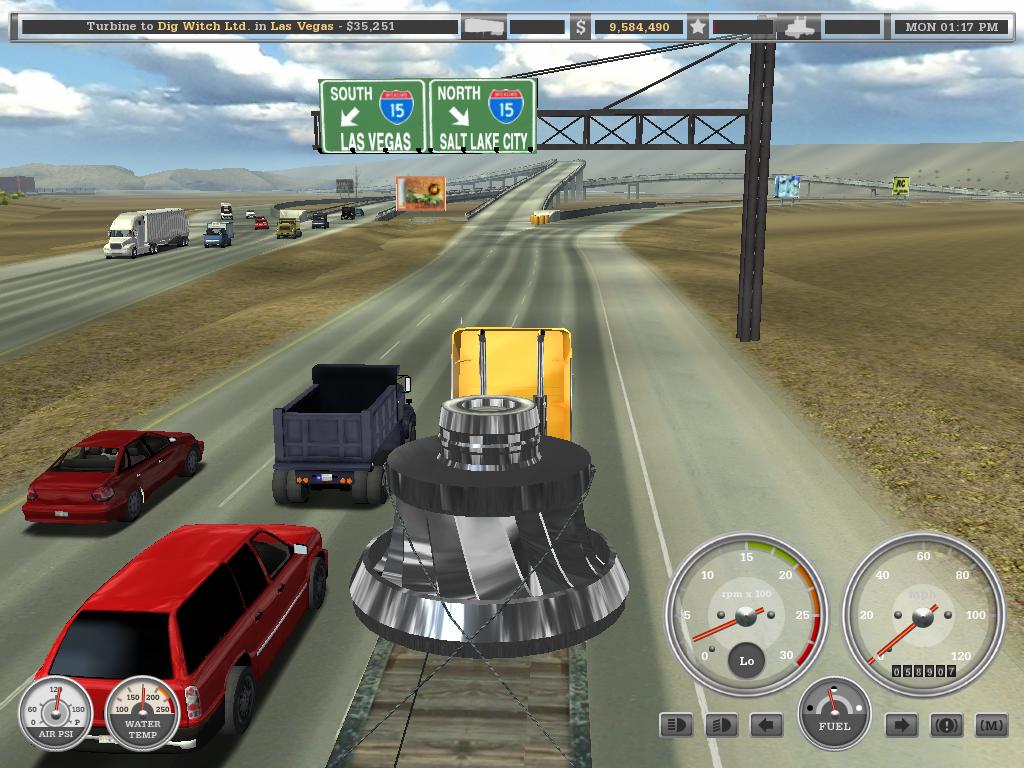Toggle the low beam headlights indicator
The width and height of the screenshot is (1024, 768).
click(x=721, y=725)
